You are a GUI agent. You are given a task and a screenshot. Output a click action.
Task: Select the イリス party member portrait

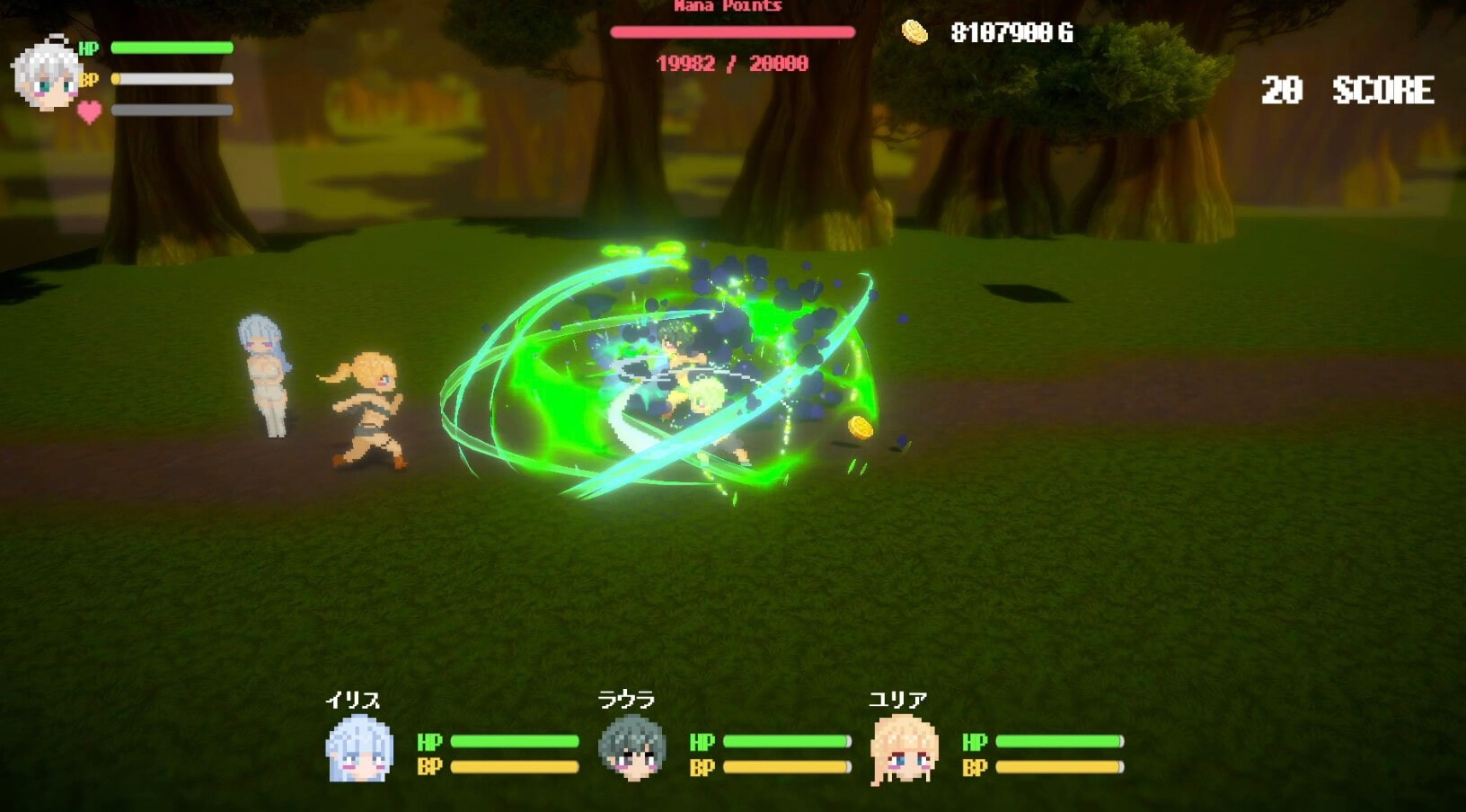pos(359,749)
